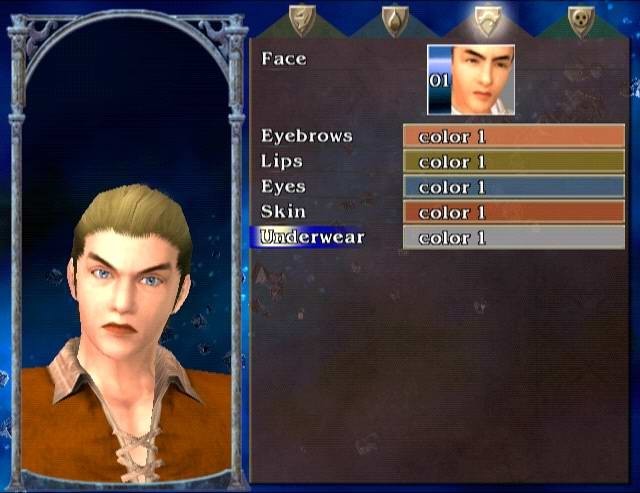Select the Face portrait thumbnail 01
This screenshot has width=640, height=493.
coord(471,80)
